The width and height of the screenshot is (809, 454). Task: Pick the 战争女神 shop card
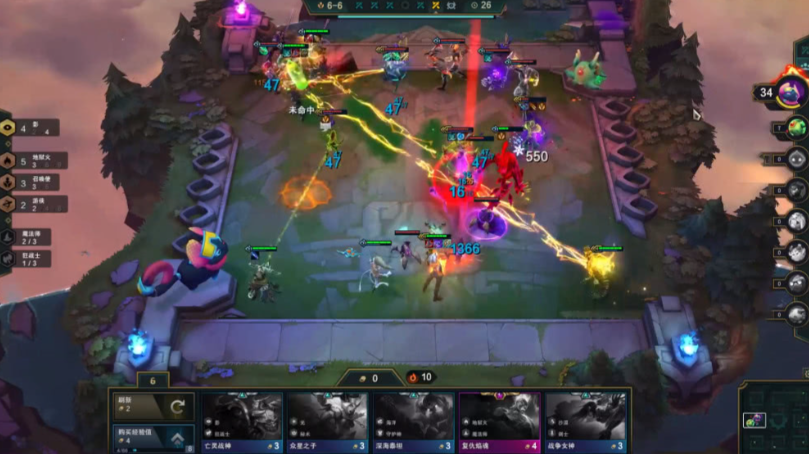(585, 416)
